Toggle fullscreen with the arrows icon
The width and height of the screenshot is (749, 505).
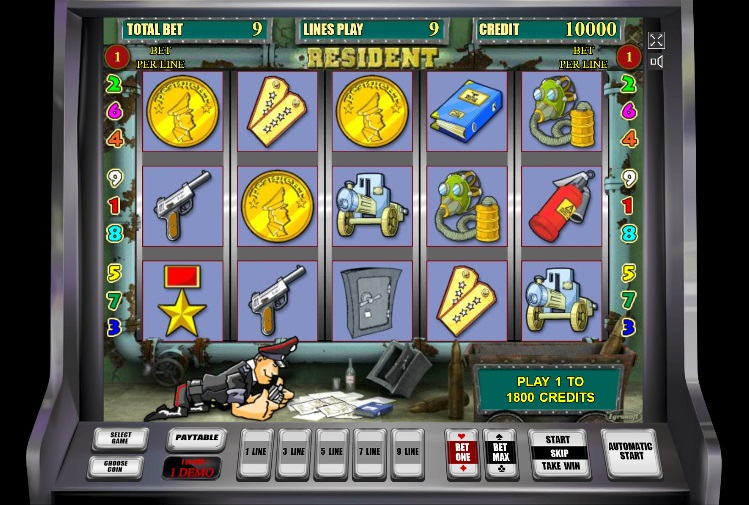pyautogui.click(x=656, y=40)
